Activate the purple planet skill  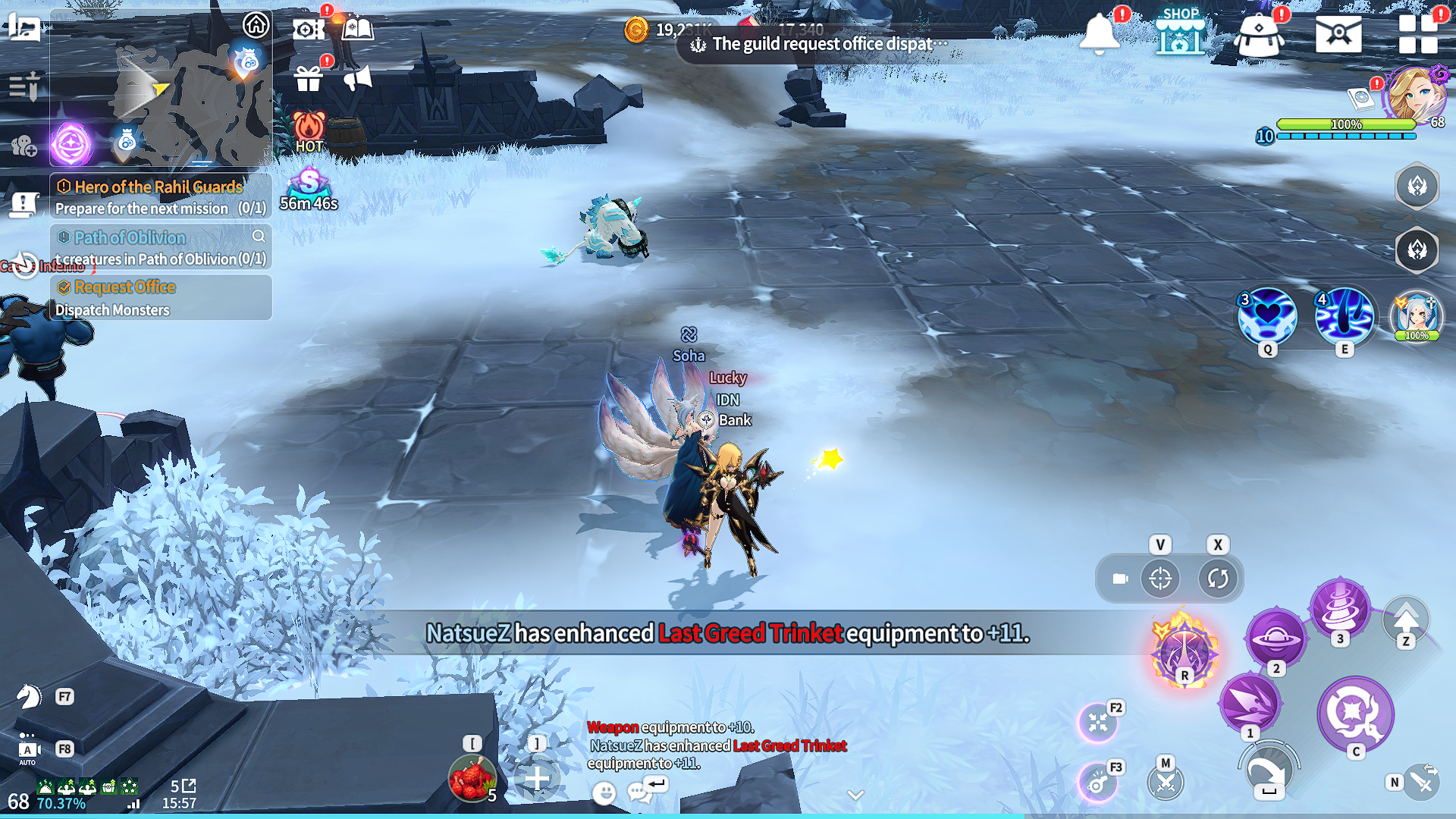coord(1276,639)
